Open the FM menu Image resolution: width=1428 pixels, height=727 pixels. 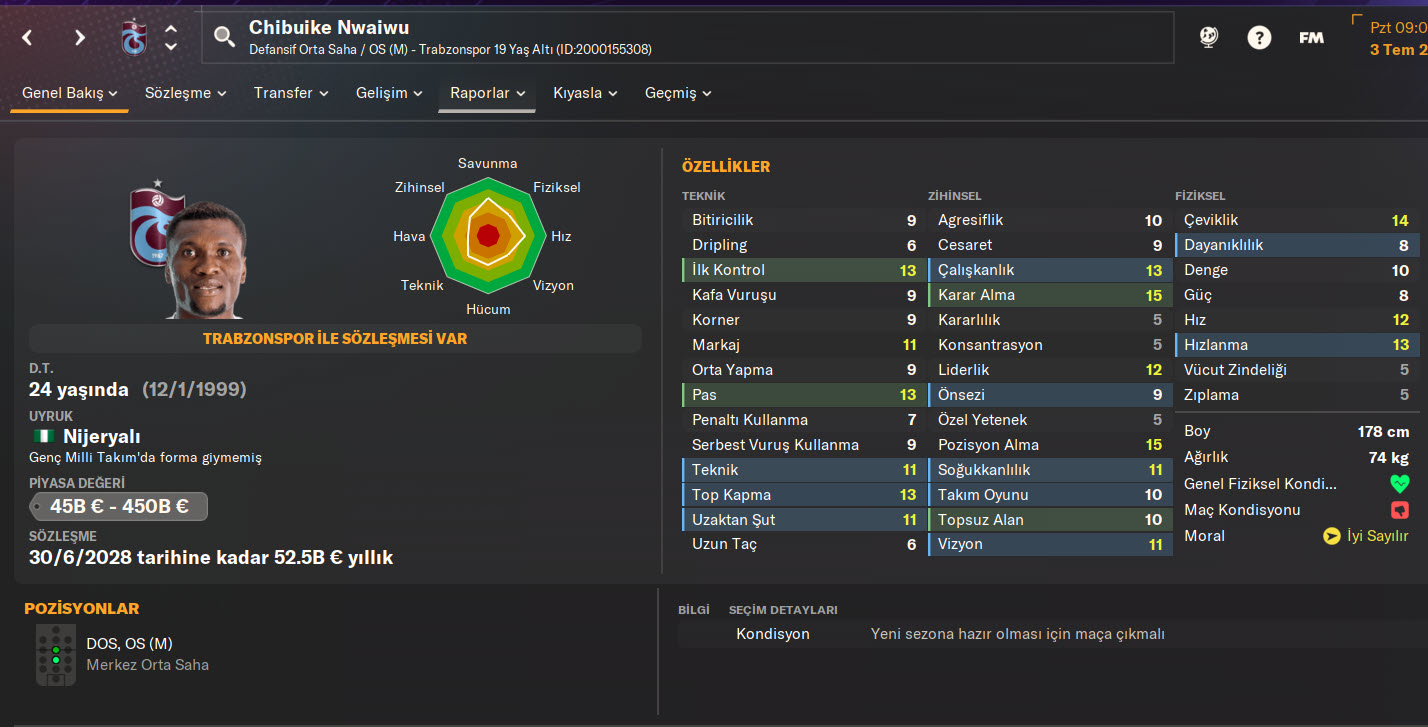click(1311, 38)
